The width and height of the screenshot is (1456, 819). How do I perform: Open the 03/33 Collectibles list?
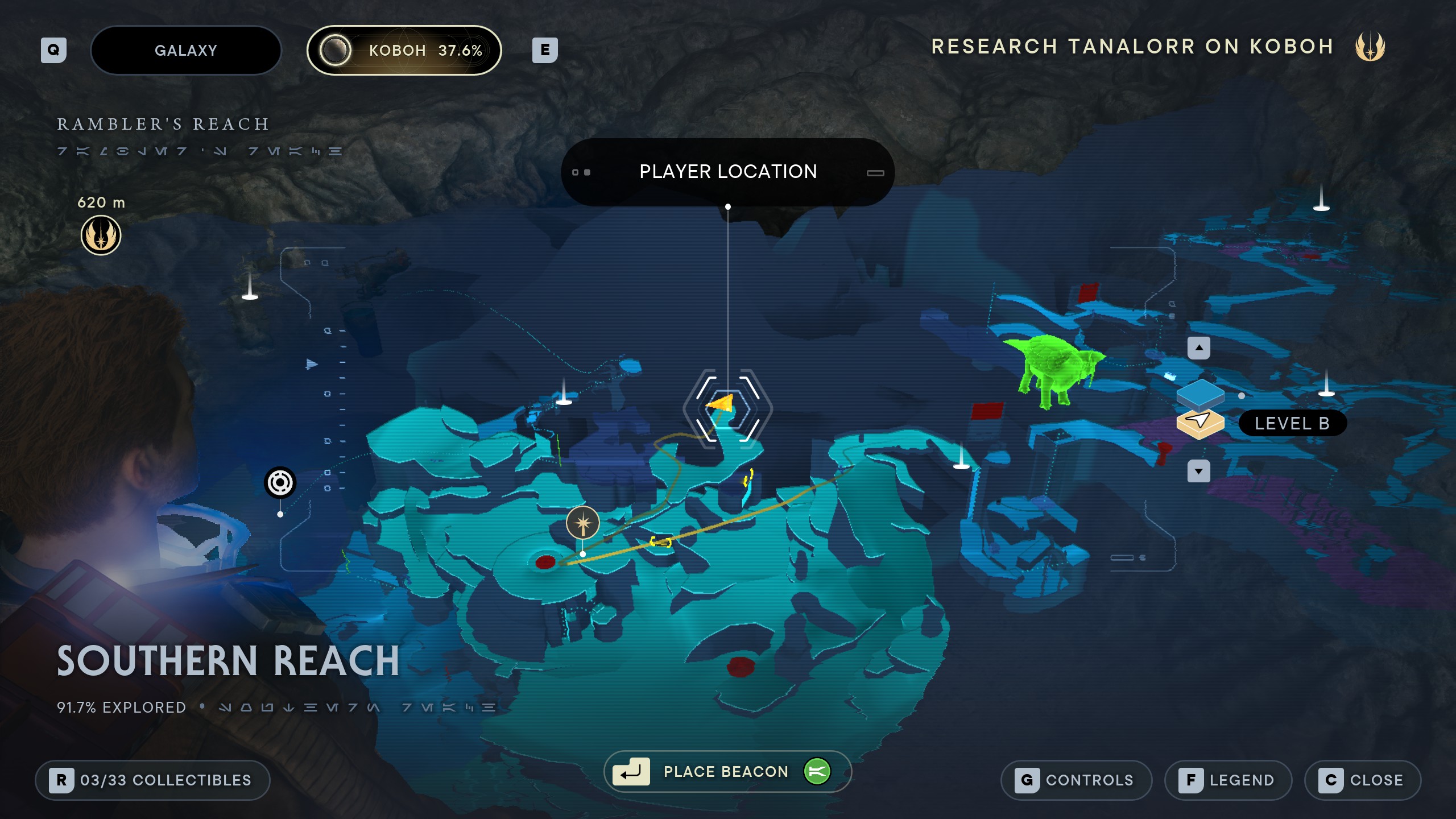(x=152, y=780)
